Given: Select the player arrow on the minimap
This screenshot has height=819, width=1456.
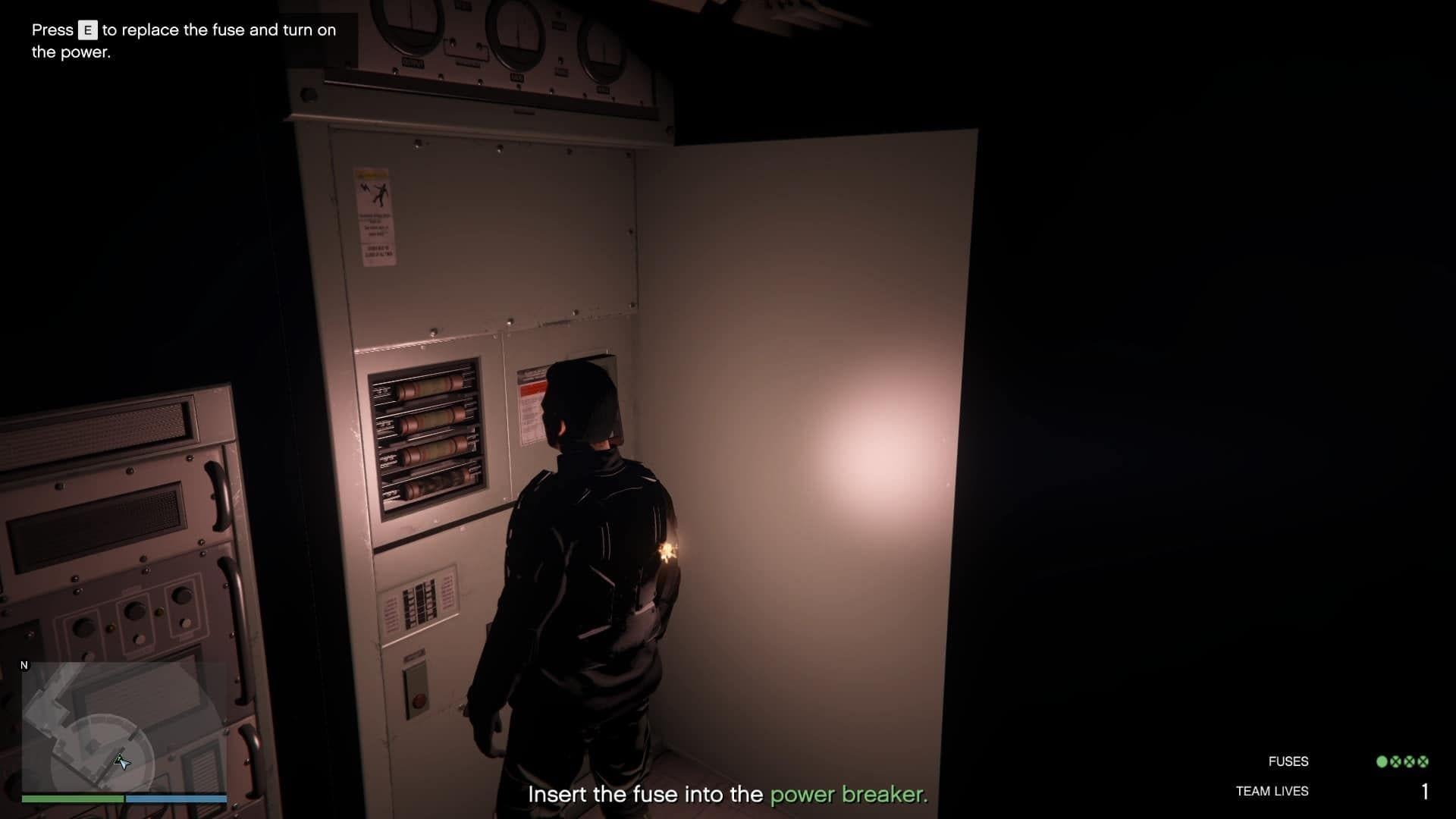Looking at the screenshot, I should click(x=122, y=761).
